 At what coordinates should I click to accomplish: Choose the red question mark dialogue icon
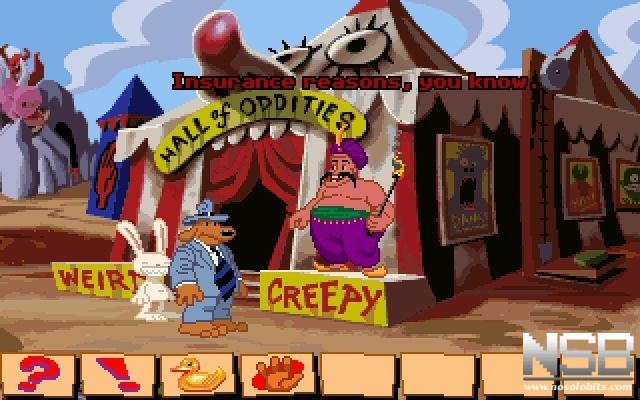[40, 374]
